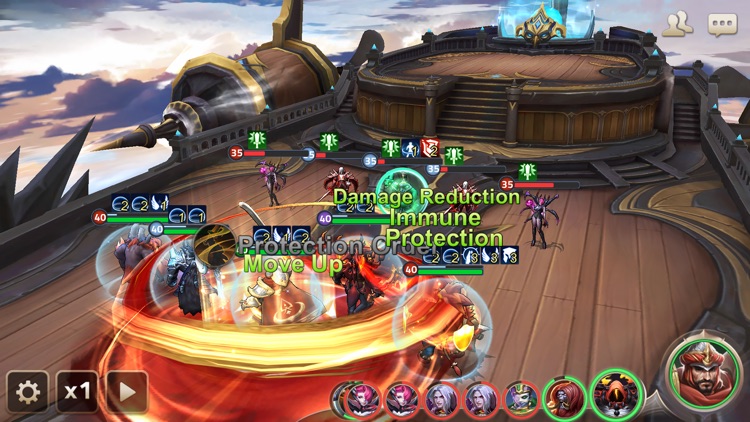Toggle the x1 battle speed
This screenshot has height=422, width=750.
pos(77,392)
